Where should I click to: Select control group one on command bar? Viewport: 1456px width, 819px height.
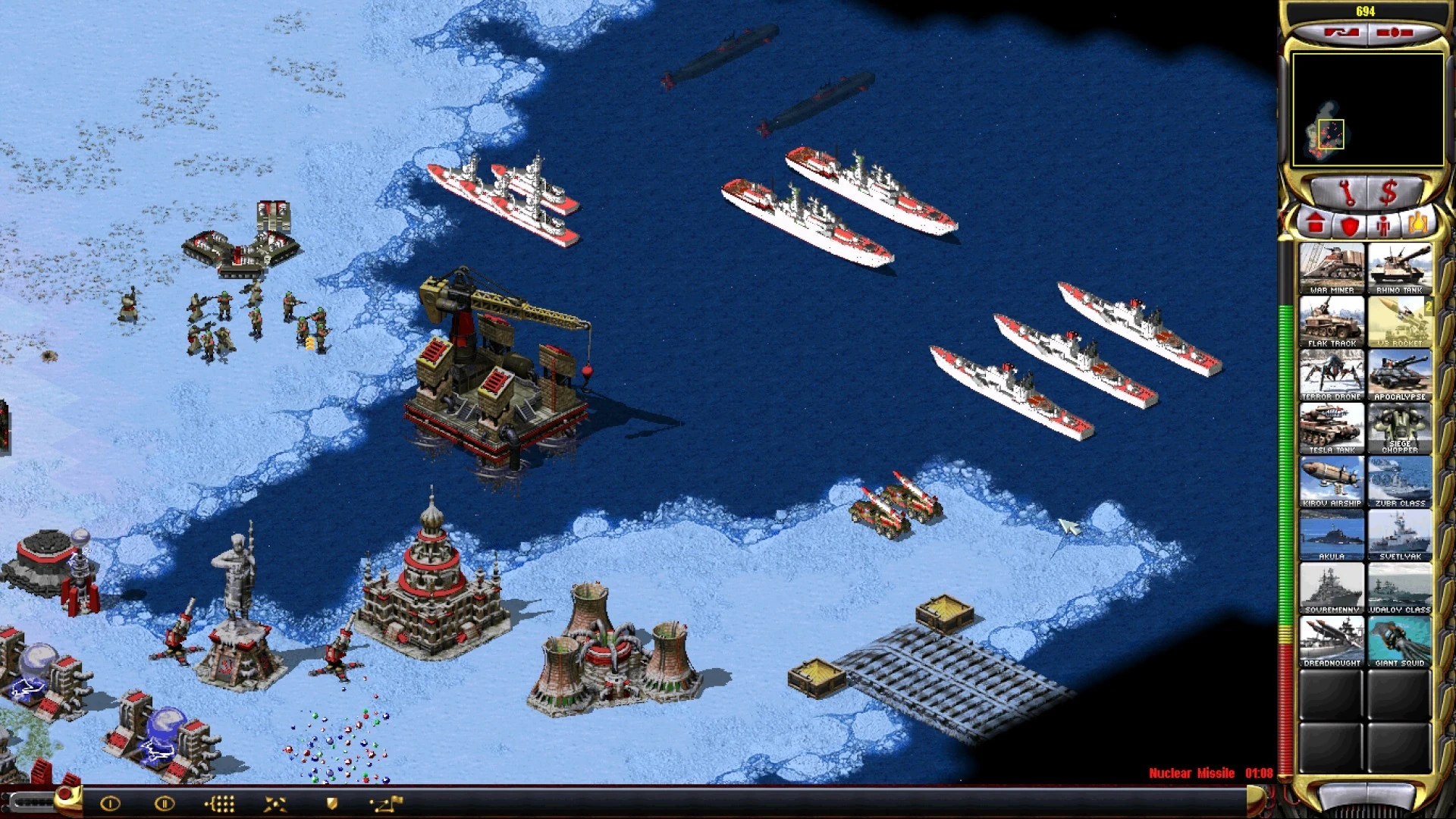(x=111, y=804)
